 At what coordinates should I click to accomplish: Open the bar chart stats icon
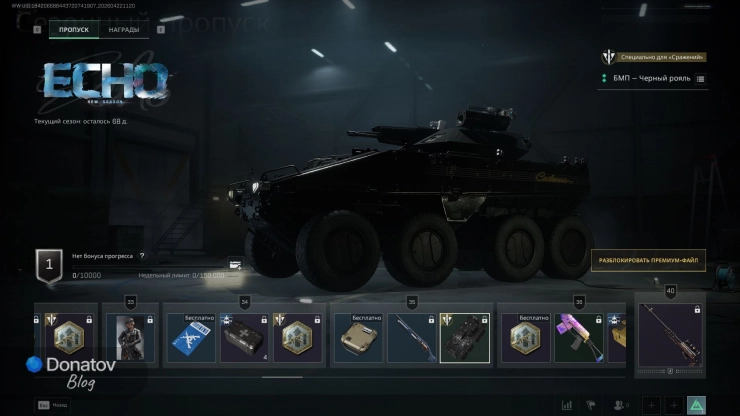(x=567, y=405)
